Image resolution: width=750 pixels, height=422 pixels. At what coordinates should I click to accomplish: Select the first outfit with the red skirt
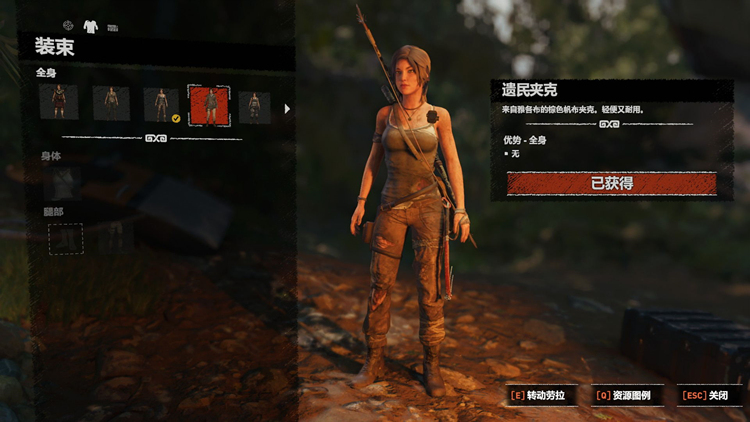(58, 103)
